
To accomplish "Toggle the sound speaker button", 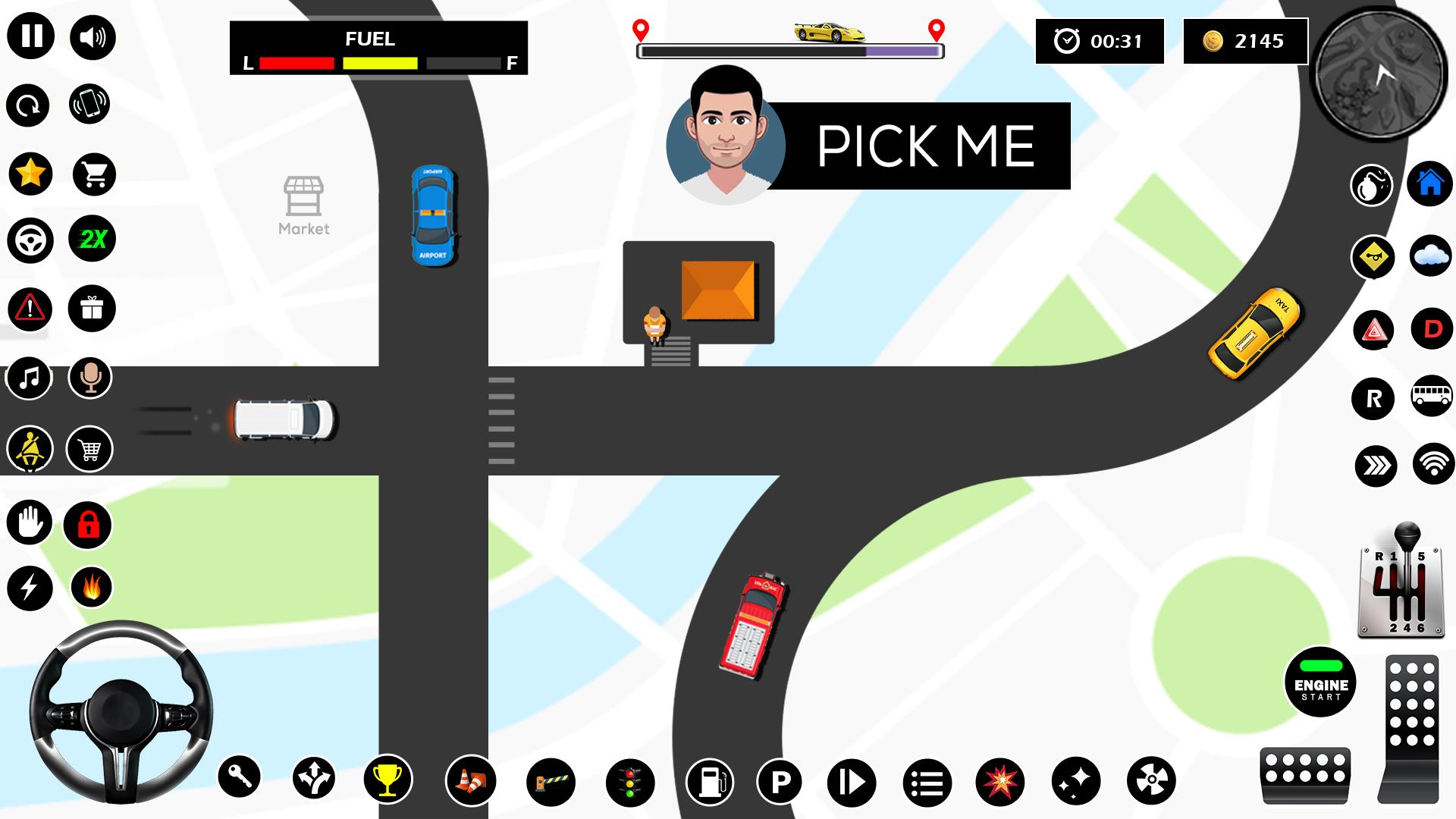I will click(x=93, y=37).
